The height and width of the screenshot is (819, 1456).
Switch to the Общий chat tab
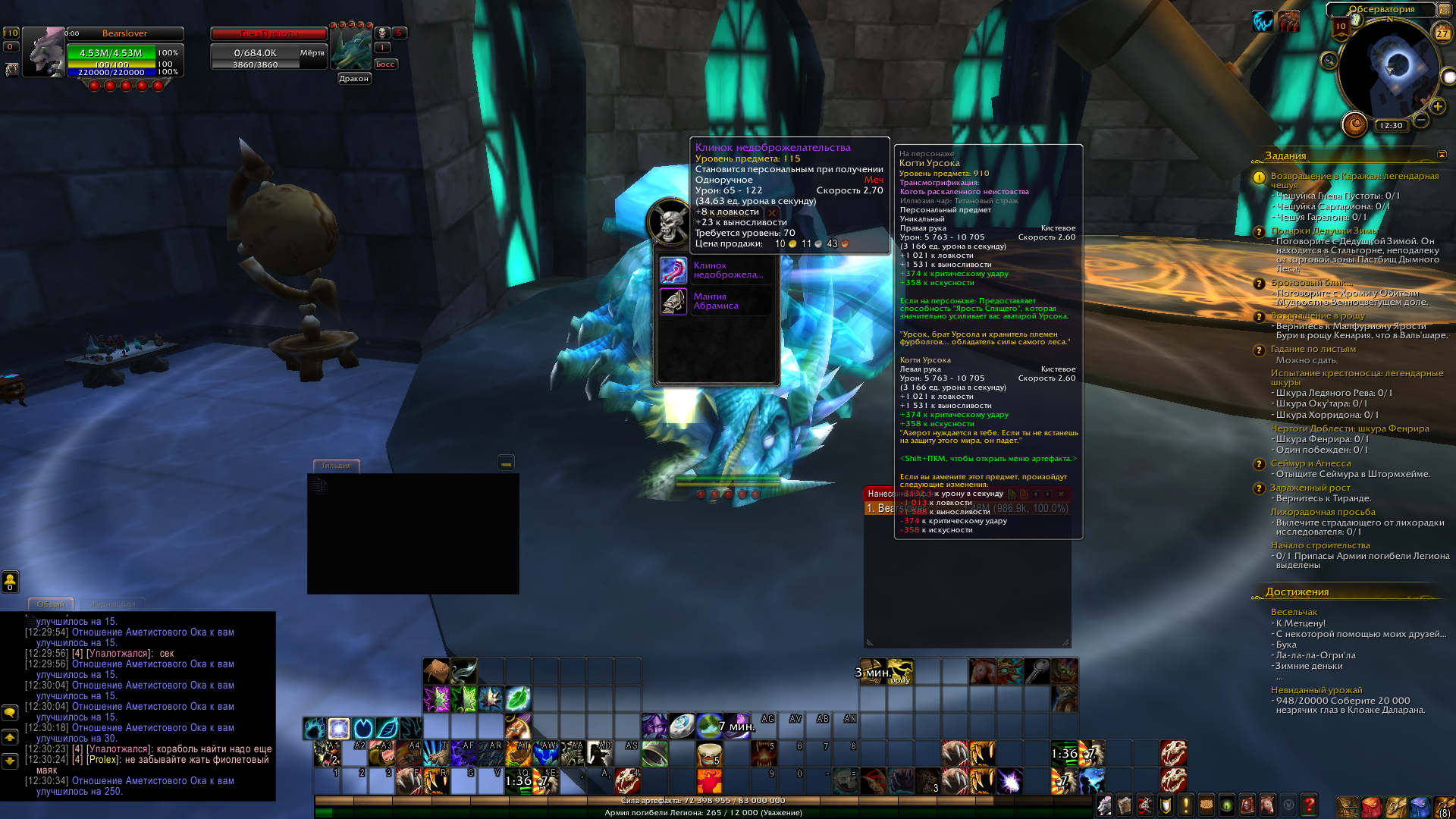[x=51, y=604]
